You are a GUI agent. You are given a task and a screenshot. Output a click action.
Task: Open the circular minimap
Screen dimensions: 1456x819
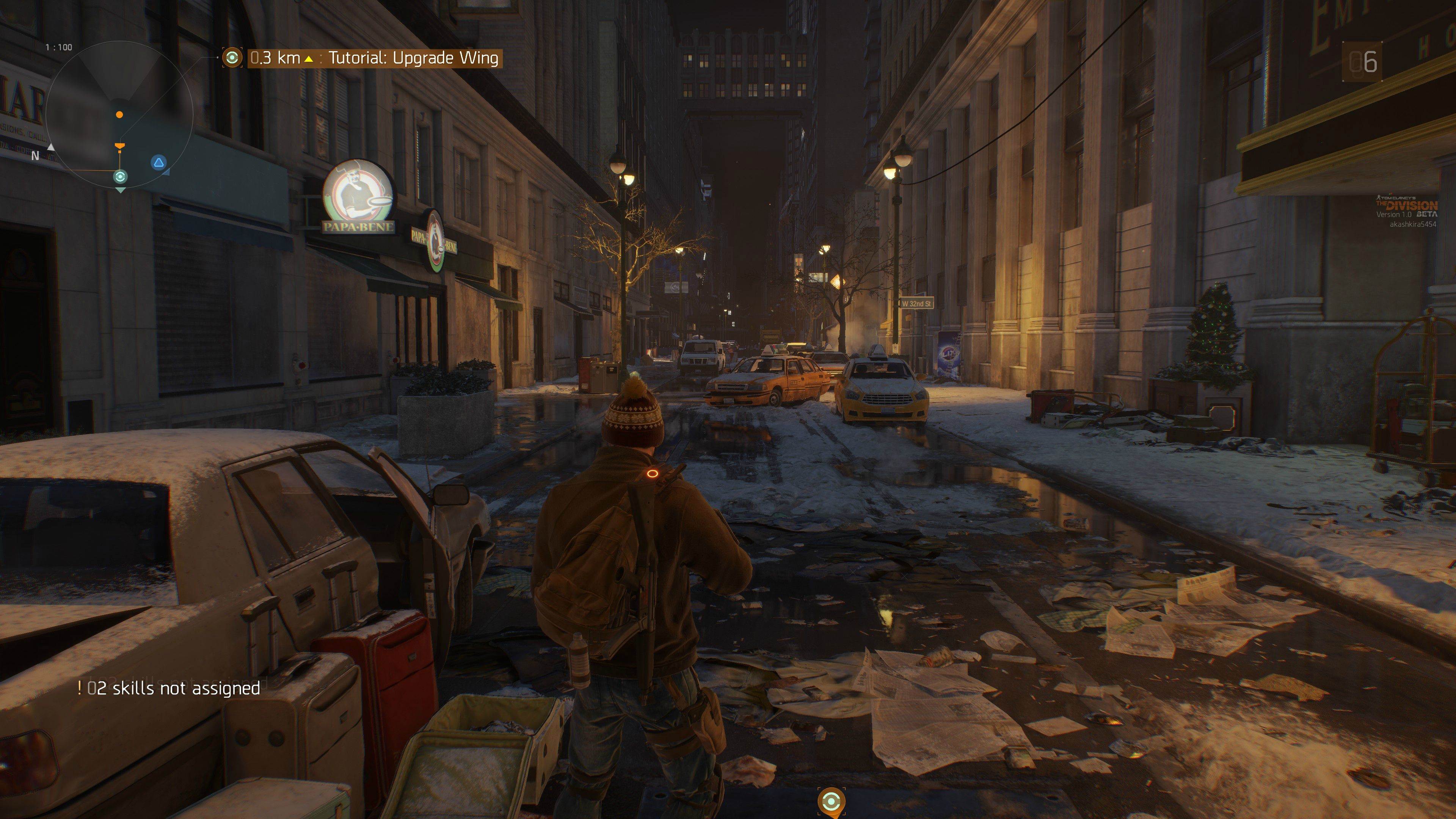pyautogui.click(x=119, y=119)
